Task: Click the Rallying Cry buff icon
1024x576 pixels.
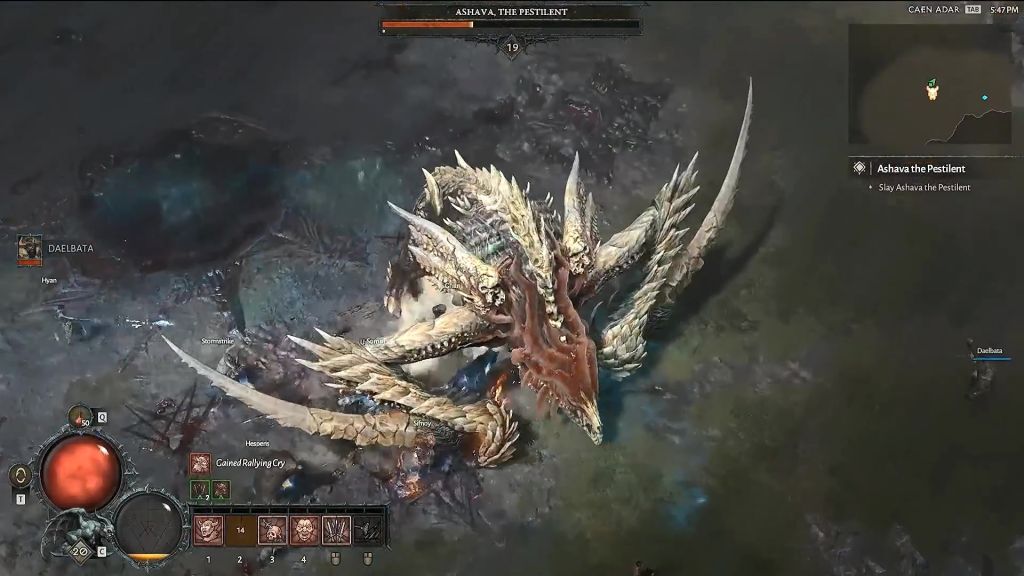Action: click(x=200, y=463)
